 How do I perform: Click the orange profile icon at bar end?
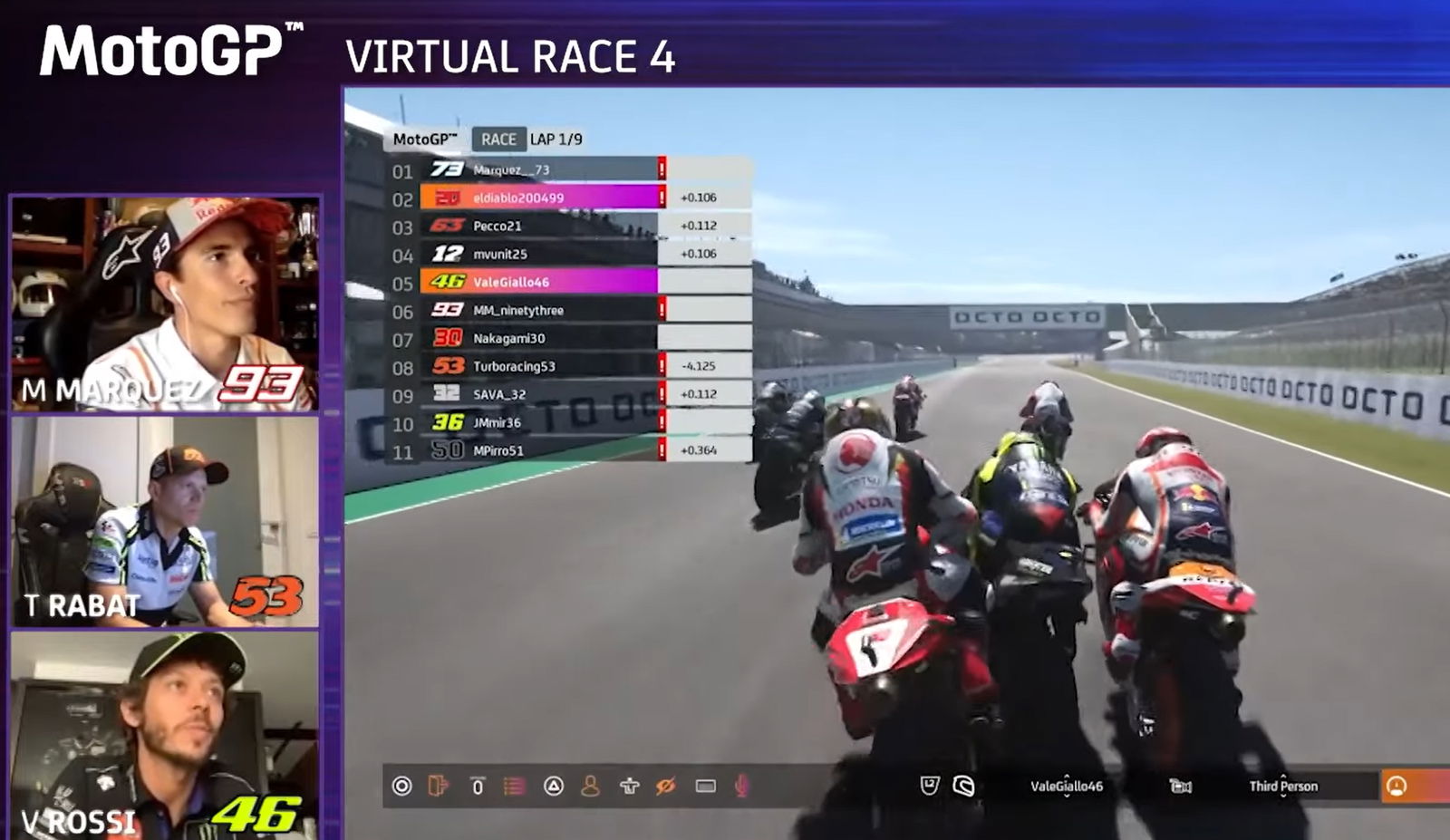(1397, 786)
